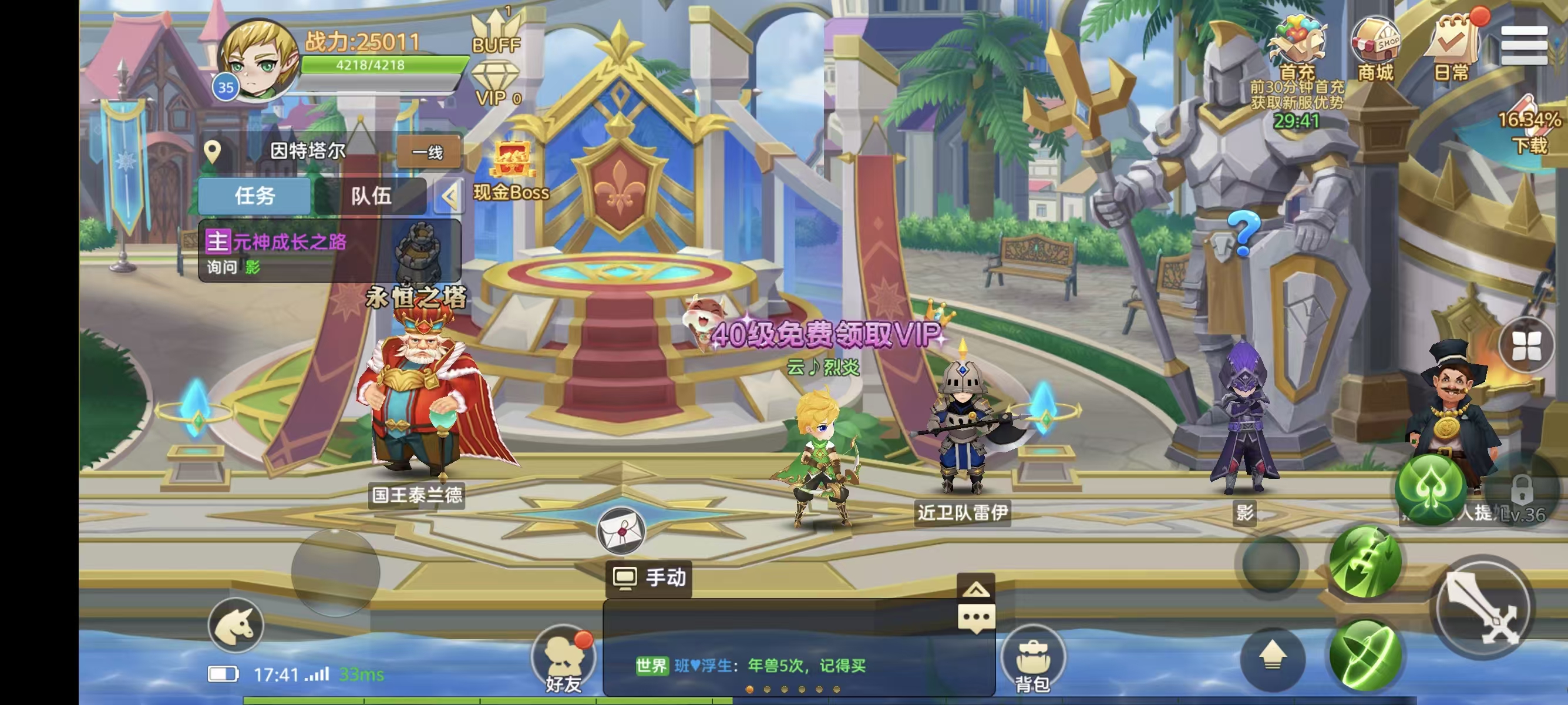Open the mail envelope icon

[x=620, y=531]
